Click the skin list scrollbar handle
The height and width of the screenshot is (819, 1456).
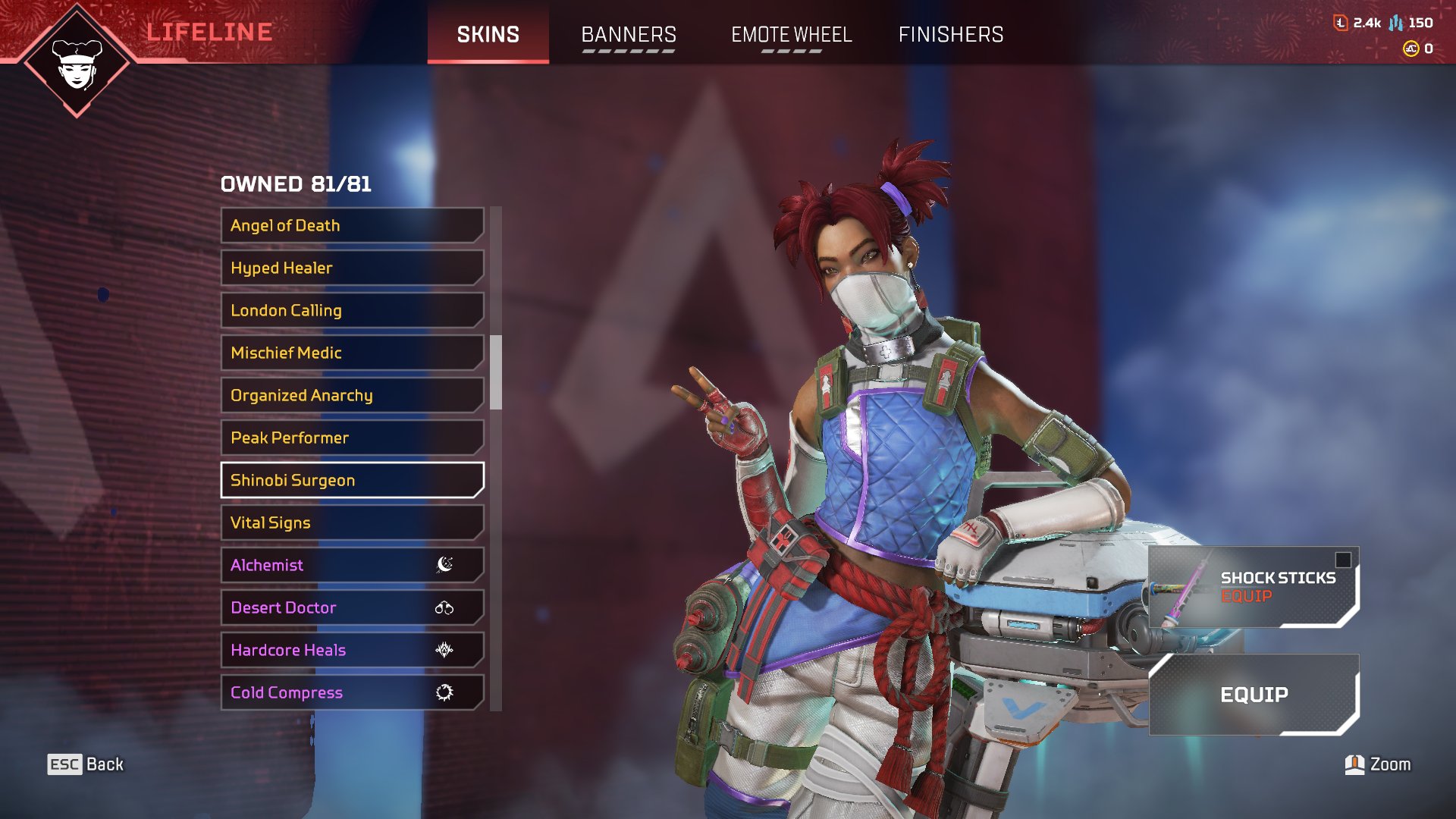pos(496,372)
